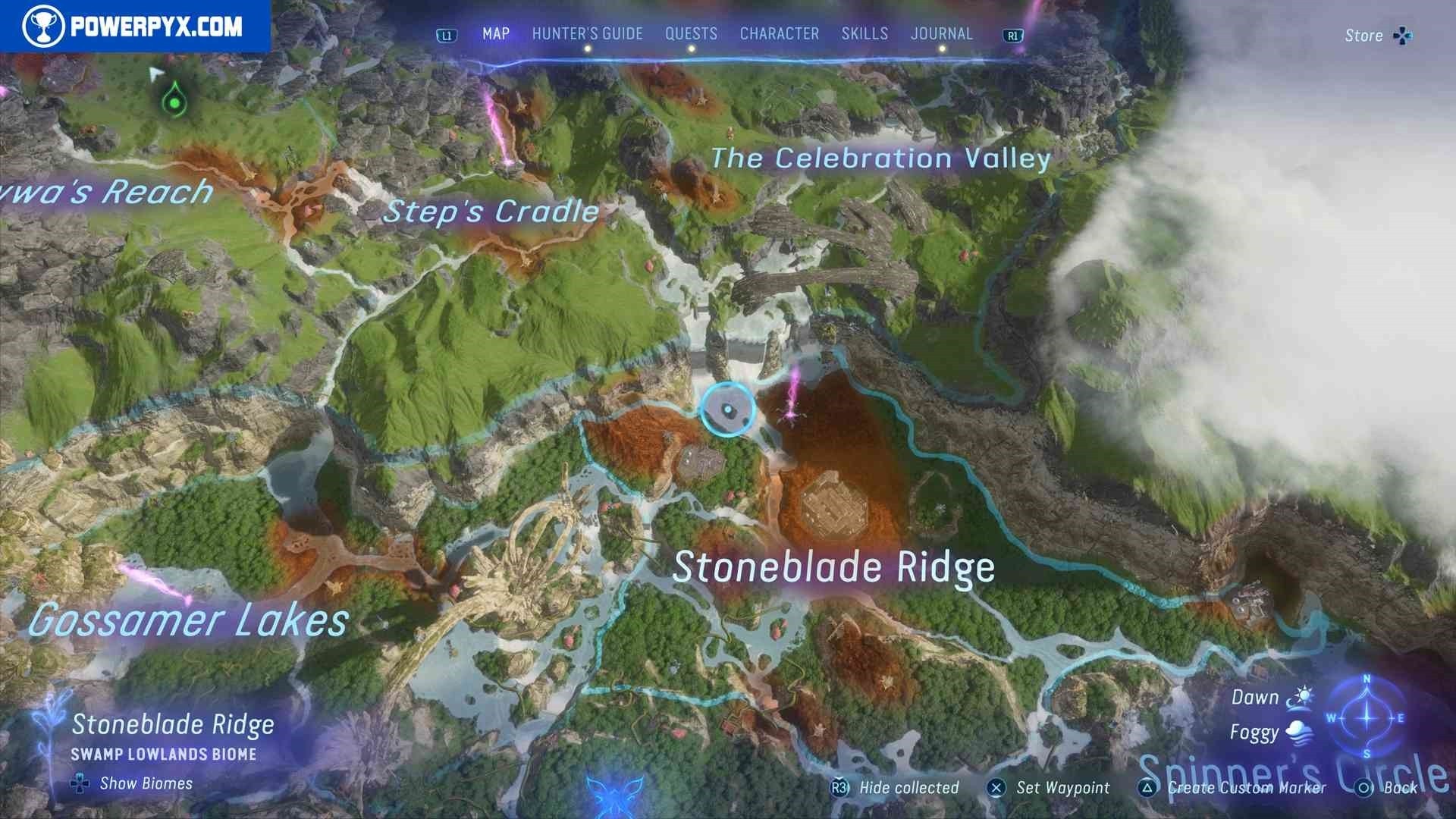Select the Map tab
Screen dimensions: 1456x819
tap(496, 34)
